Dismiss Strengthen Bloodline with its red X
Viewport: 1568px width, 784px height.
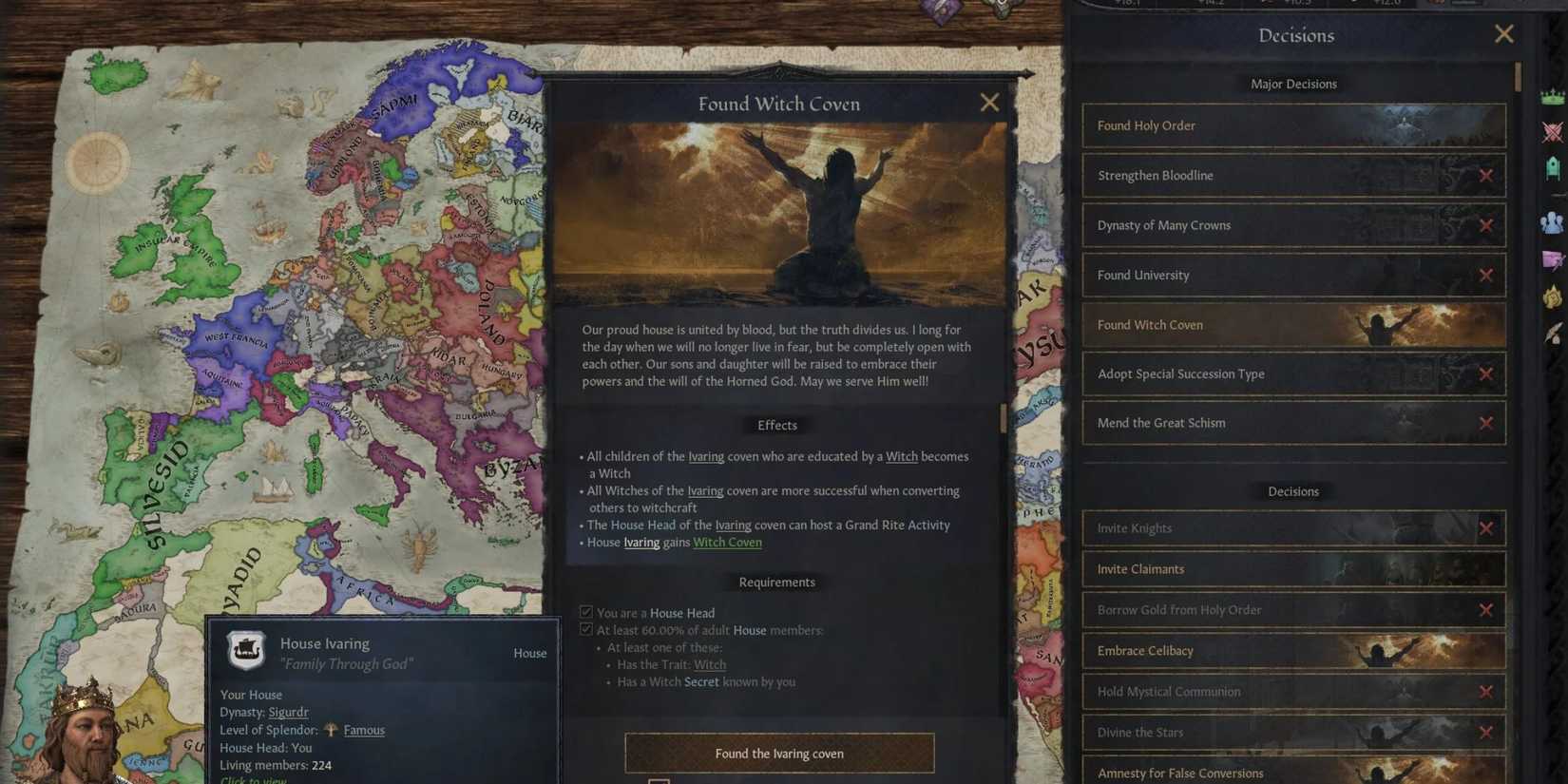click(1487, 175)
